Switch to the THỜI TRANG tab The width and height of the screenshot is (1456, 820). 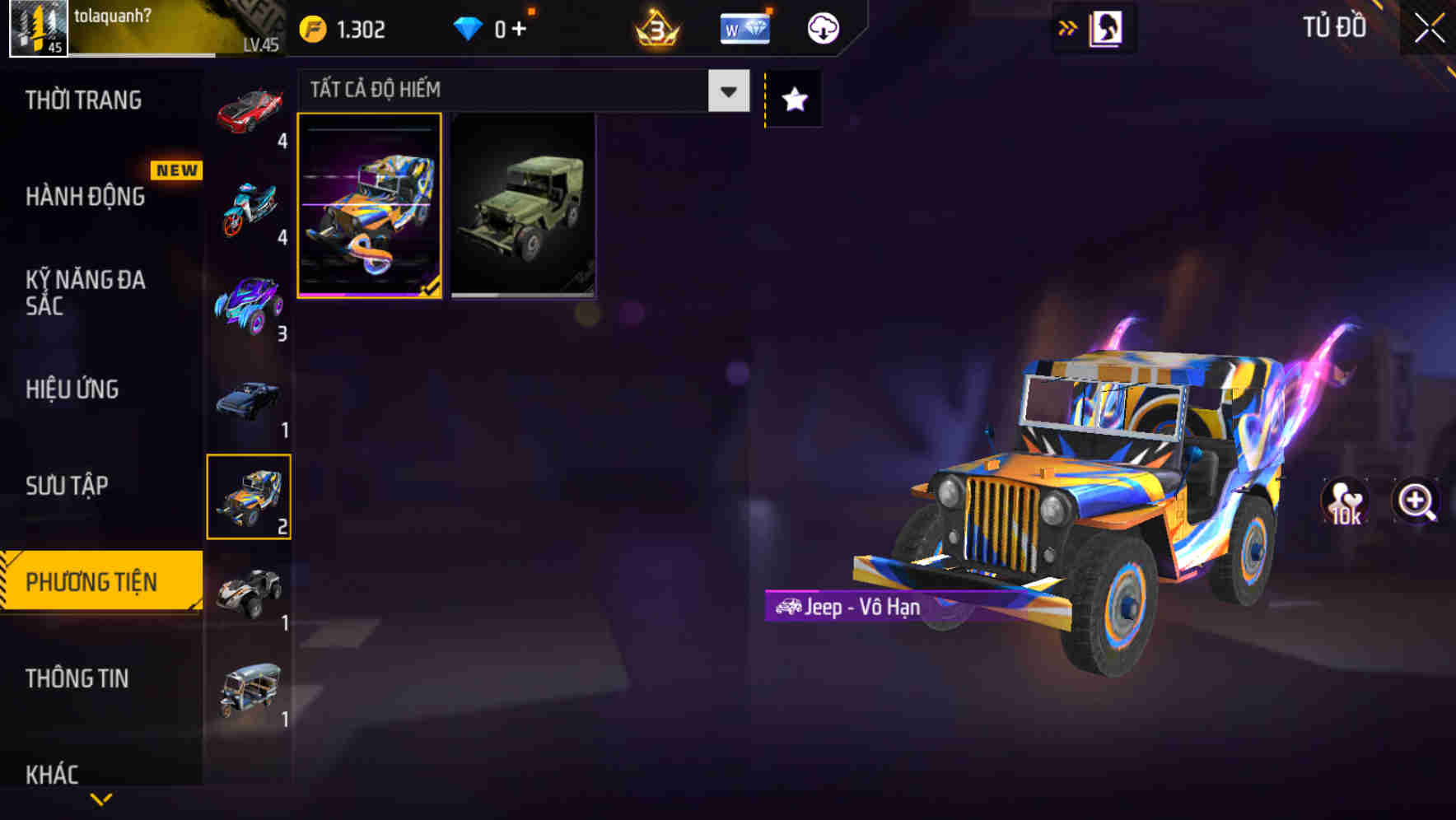[82, 99]
